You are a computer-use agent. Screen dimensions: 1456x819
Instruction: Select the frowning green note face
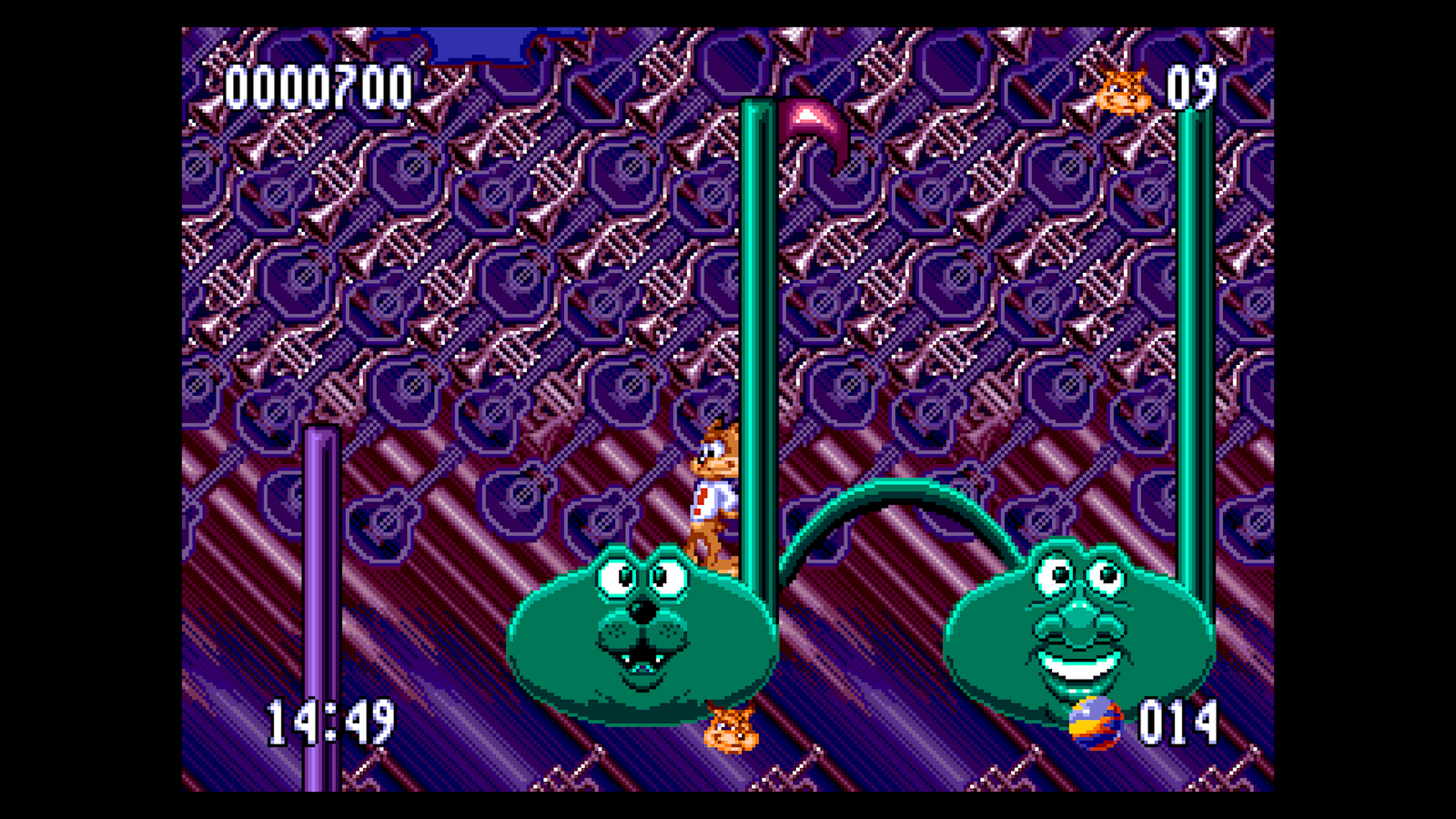coord(637,628)
